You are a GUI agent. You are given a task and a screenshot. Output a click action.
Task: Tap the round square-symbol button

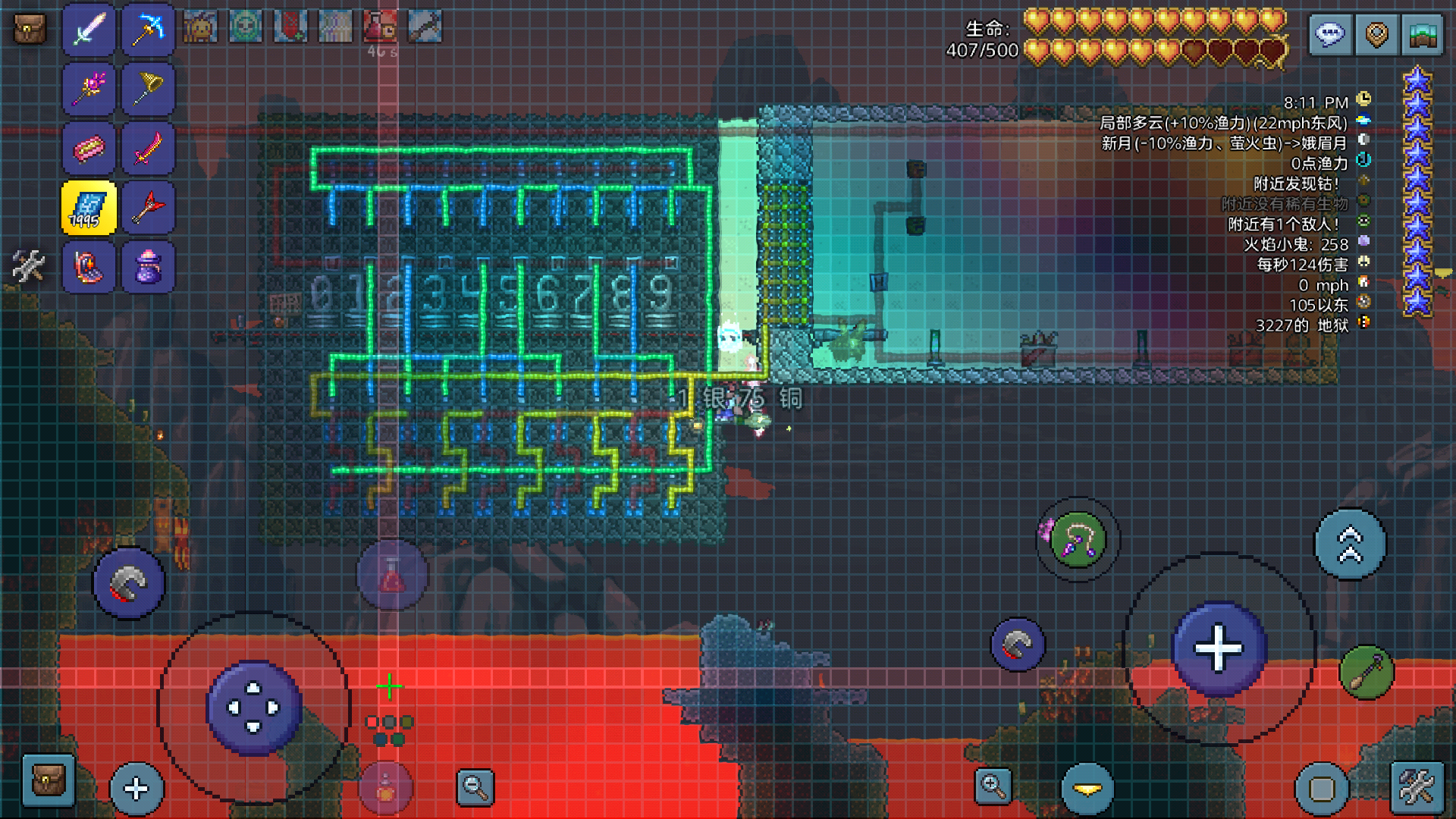click(x=1322, y=789)
